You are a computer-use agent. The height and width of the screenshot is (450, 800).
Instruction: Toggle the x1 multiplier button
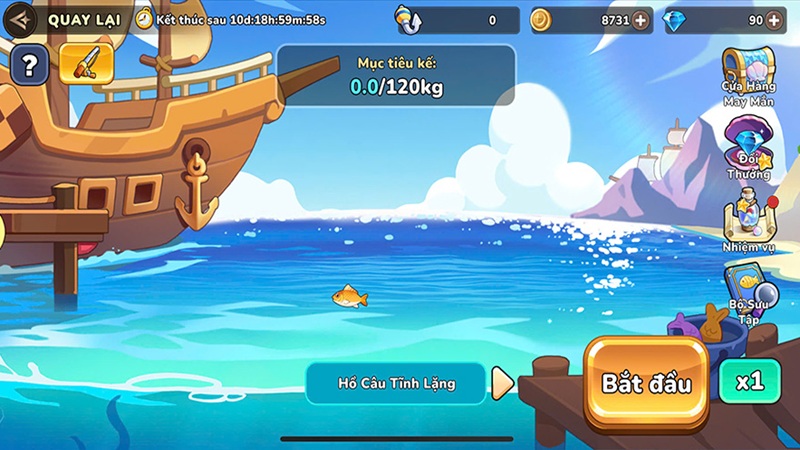(x=749, y=381)
